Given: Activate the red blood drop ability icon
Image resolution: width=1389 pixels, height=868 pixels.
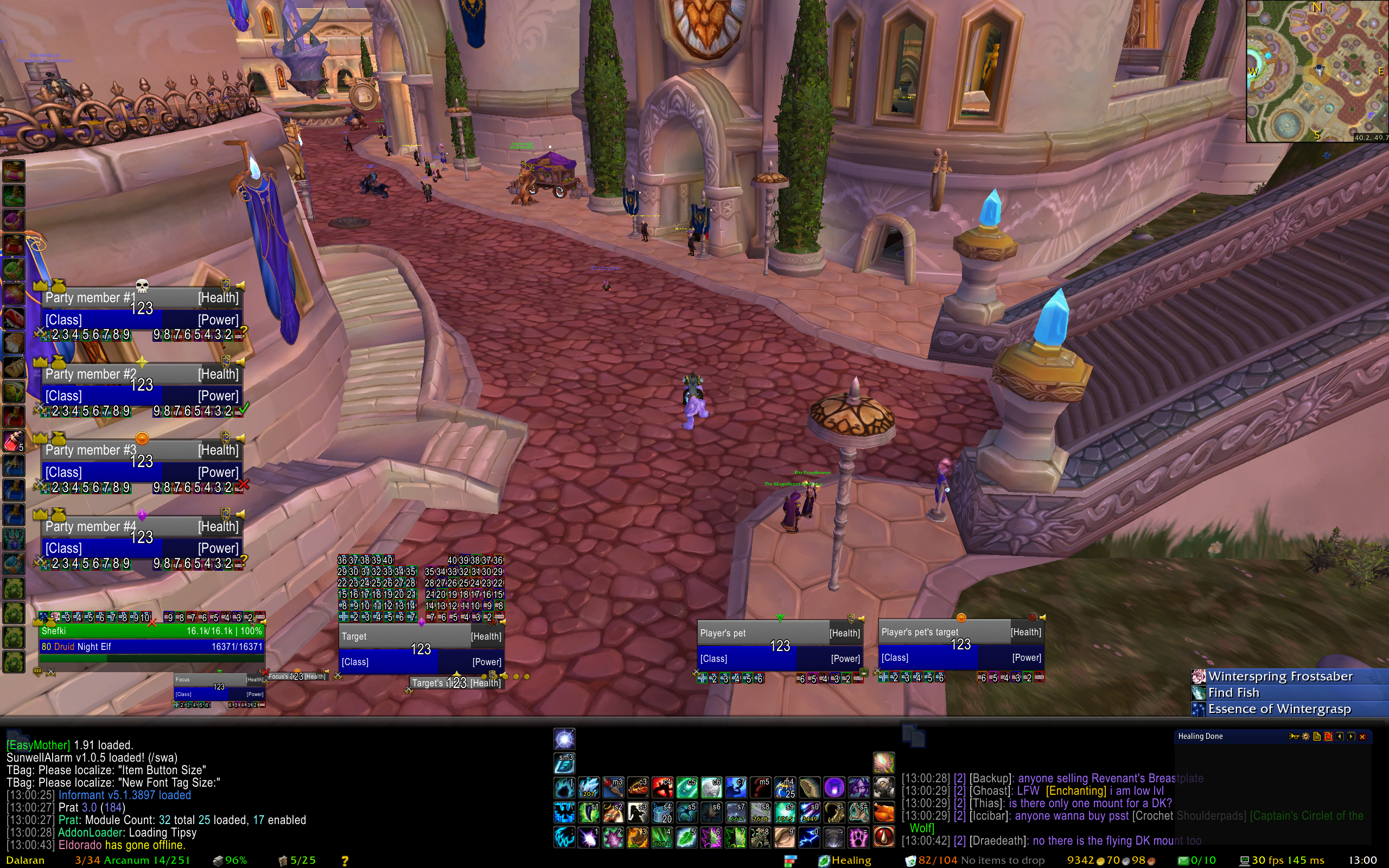Looking at the screenshot, I should coord(884,837).
